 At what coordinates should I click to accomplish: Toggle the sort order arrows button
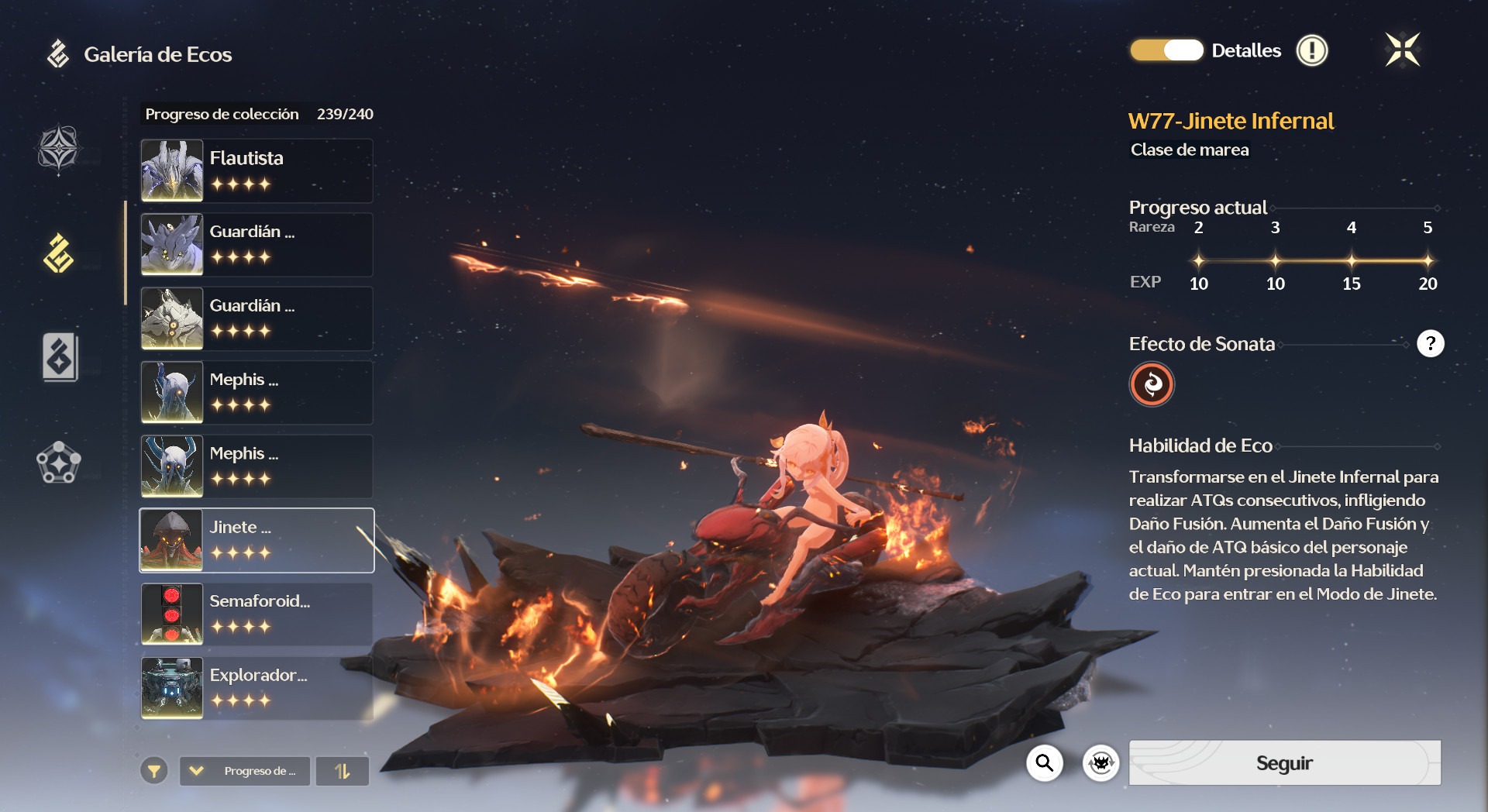(x=343, y=771)
